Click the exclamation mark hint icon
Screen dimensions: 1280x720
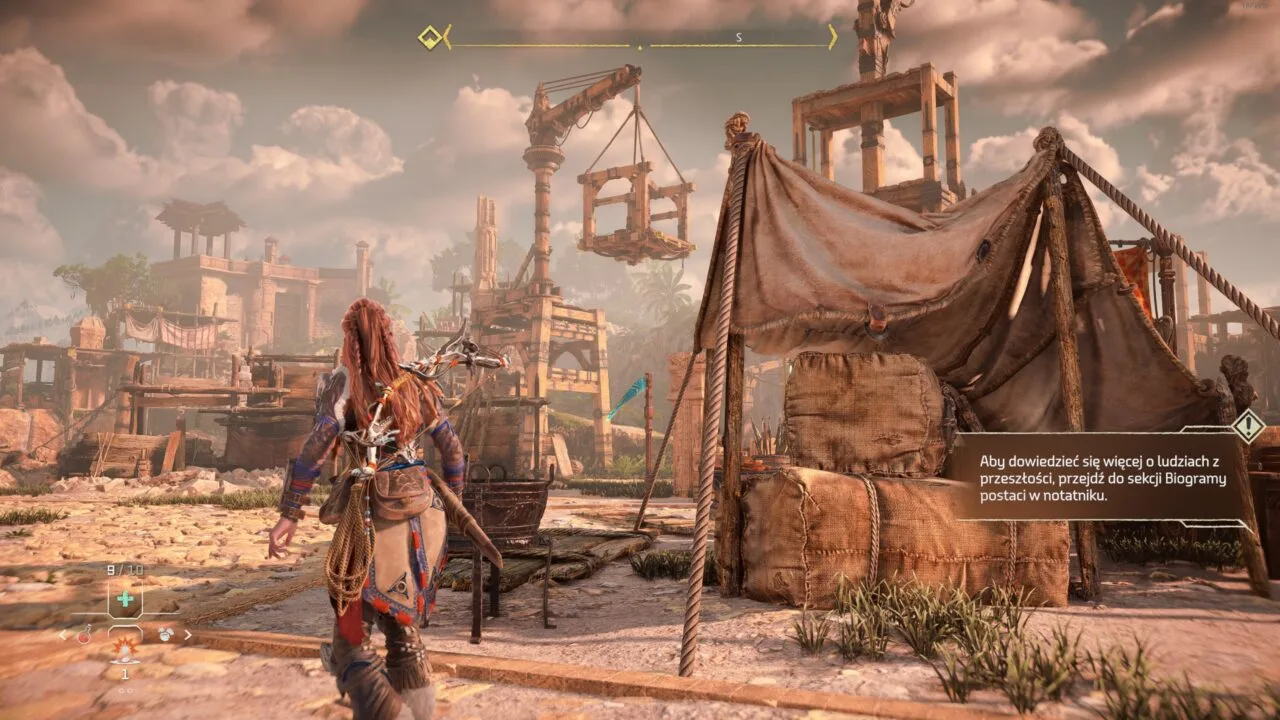(1248, 426)
